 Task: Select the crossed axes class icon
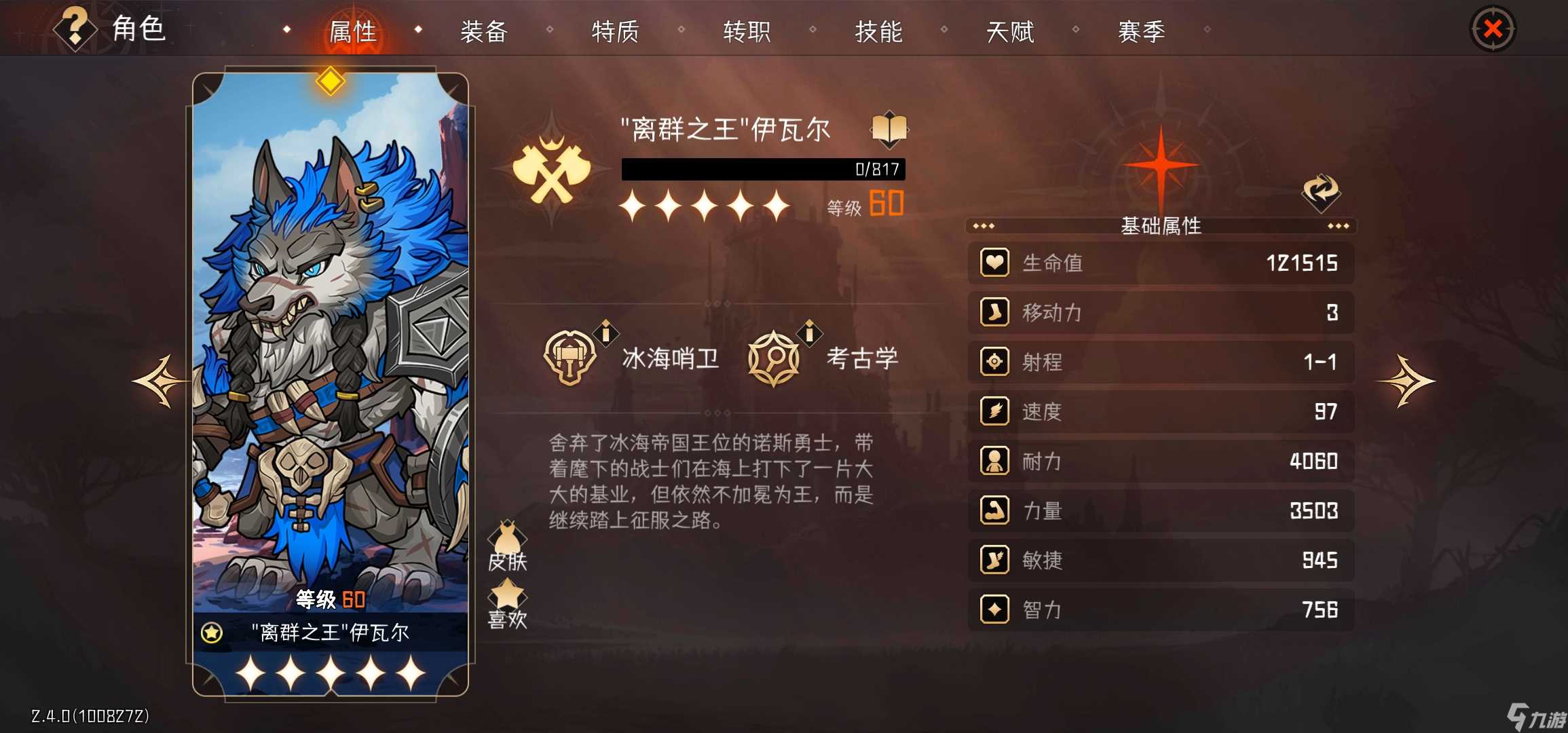click(x=555, y=165)
